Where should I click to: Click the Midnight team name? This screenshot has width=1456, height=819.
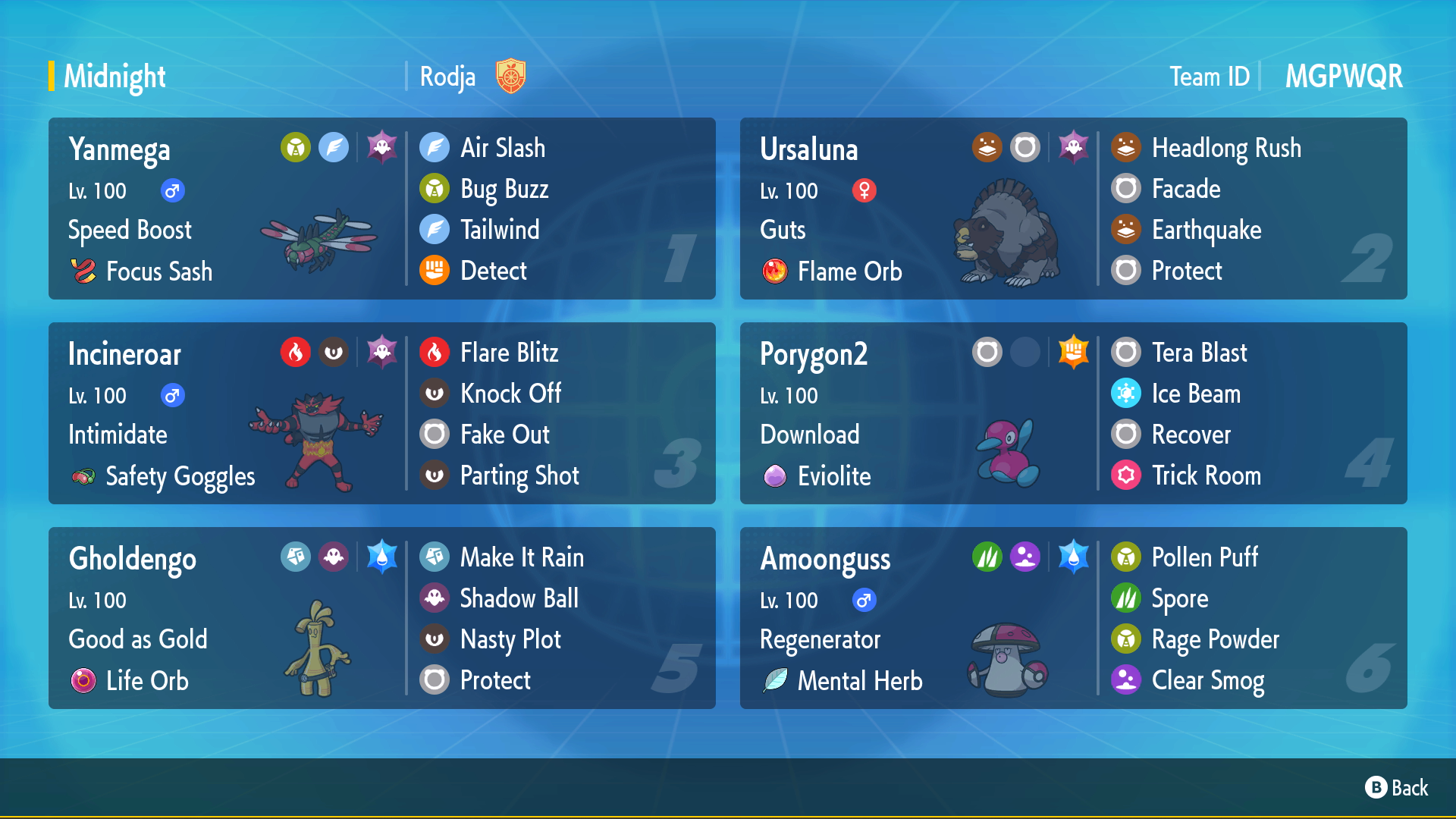click(115, 77)
